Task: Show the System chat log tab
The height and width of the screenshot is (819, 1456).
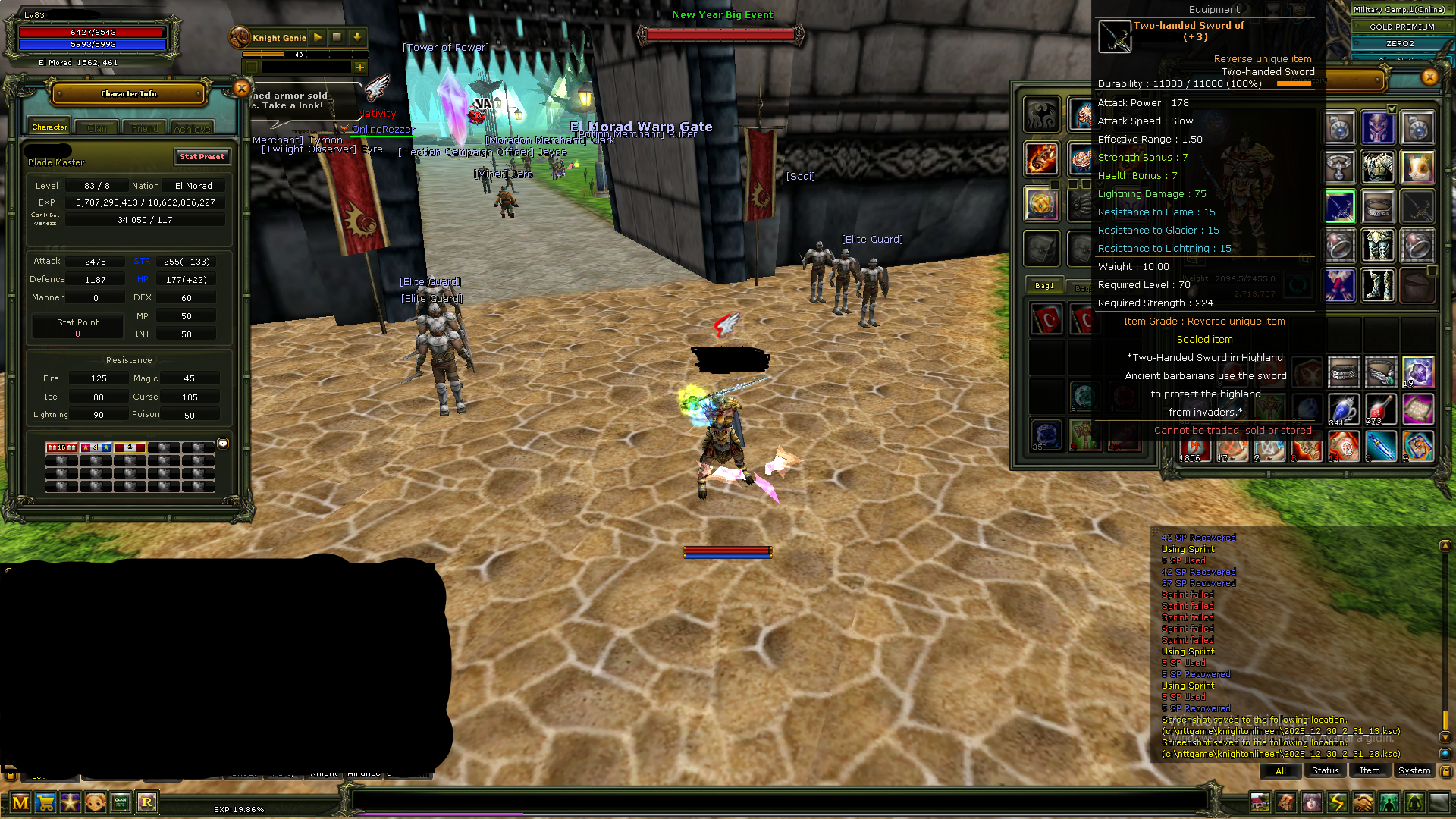Action: click(1414, 770)
